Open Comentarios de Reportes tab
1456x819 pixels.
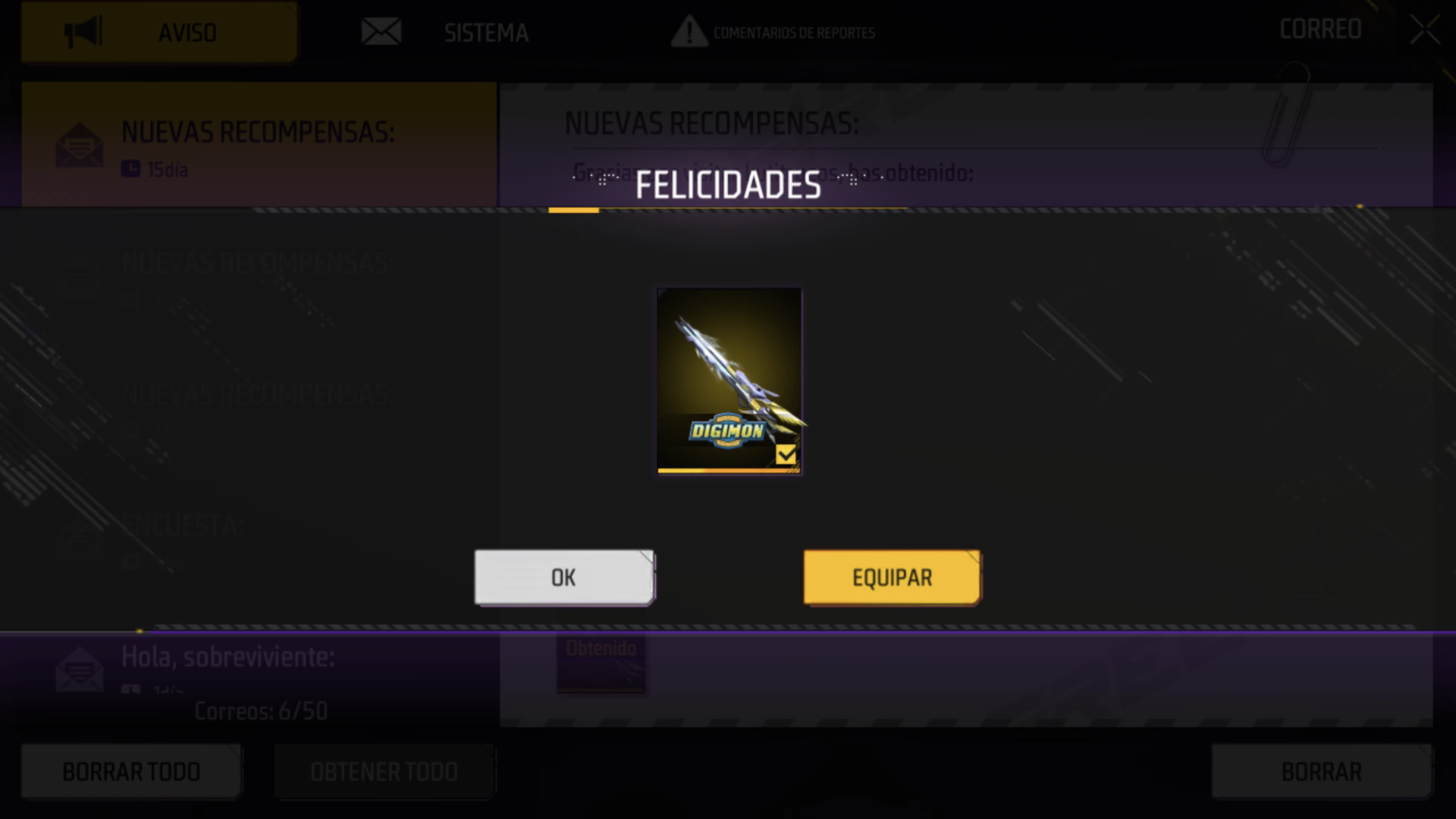773,32
